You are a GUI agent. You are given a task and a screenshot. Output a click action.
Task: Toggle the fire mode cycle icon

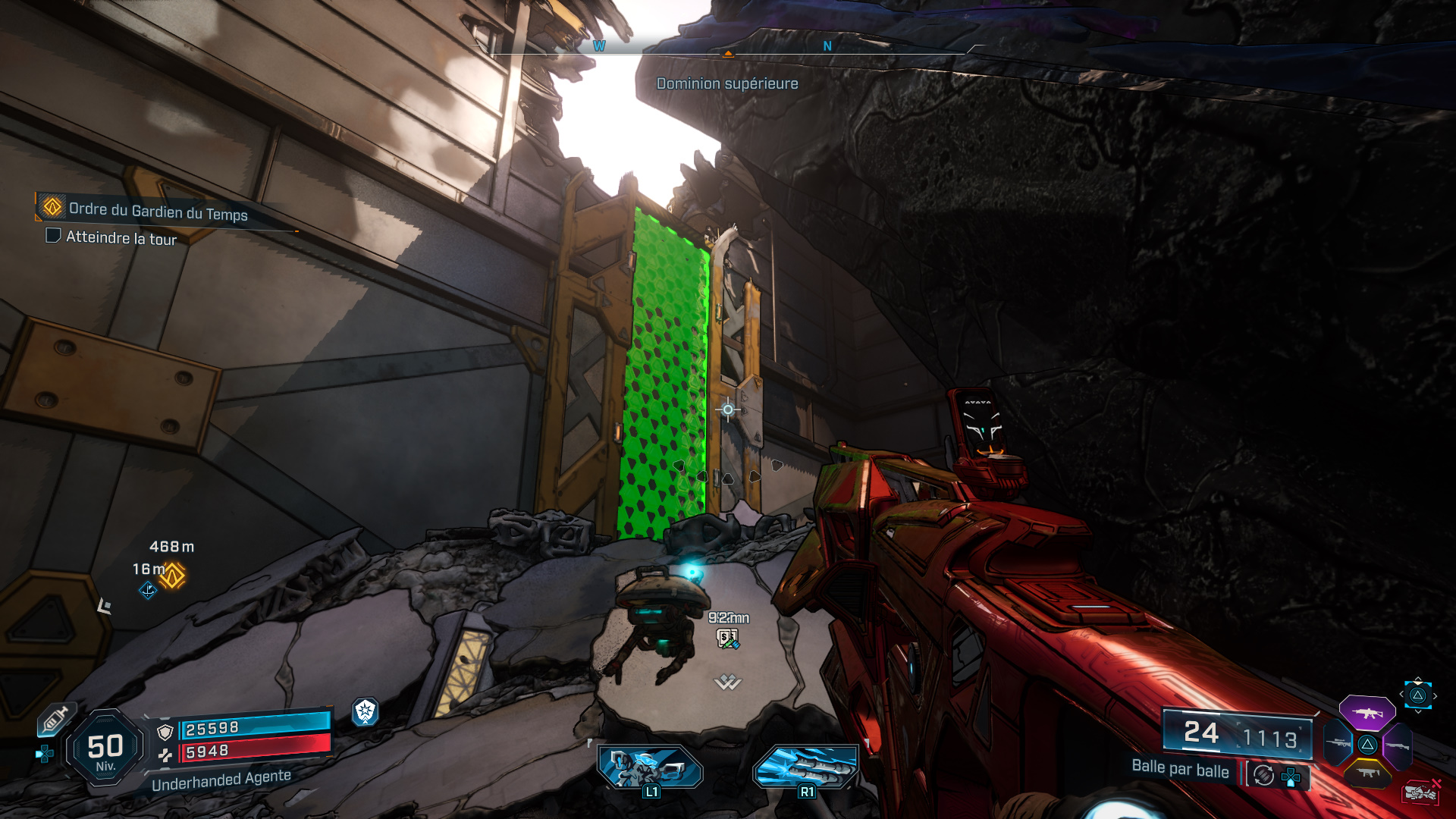[1263, 775]
